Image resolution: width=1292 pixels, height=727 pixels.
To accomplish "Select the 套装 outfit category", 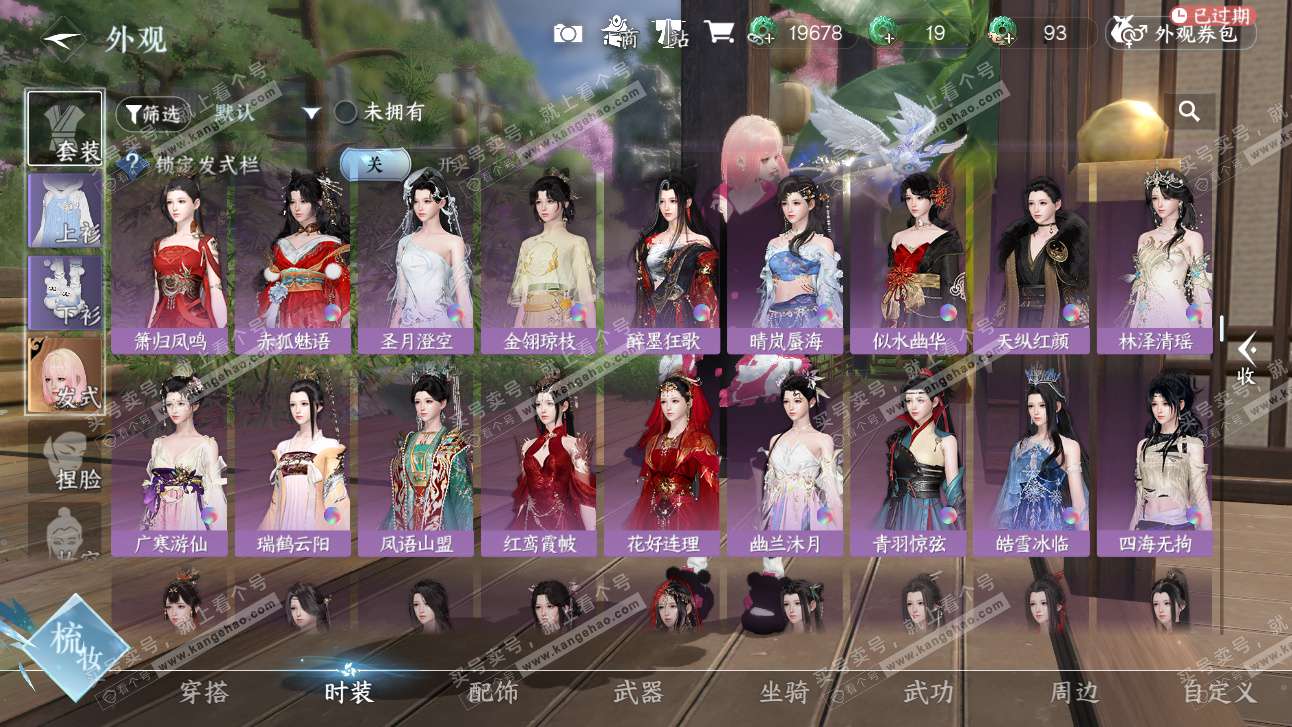I will click(x=65, y=129).
